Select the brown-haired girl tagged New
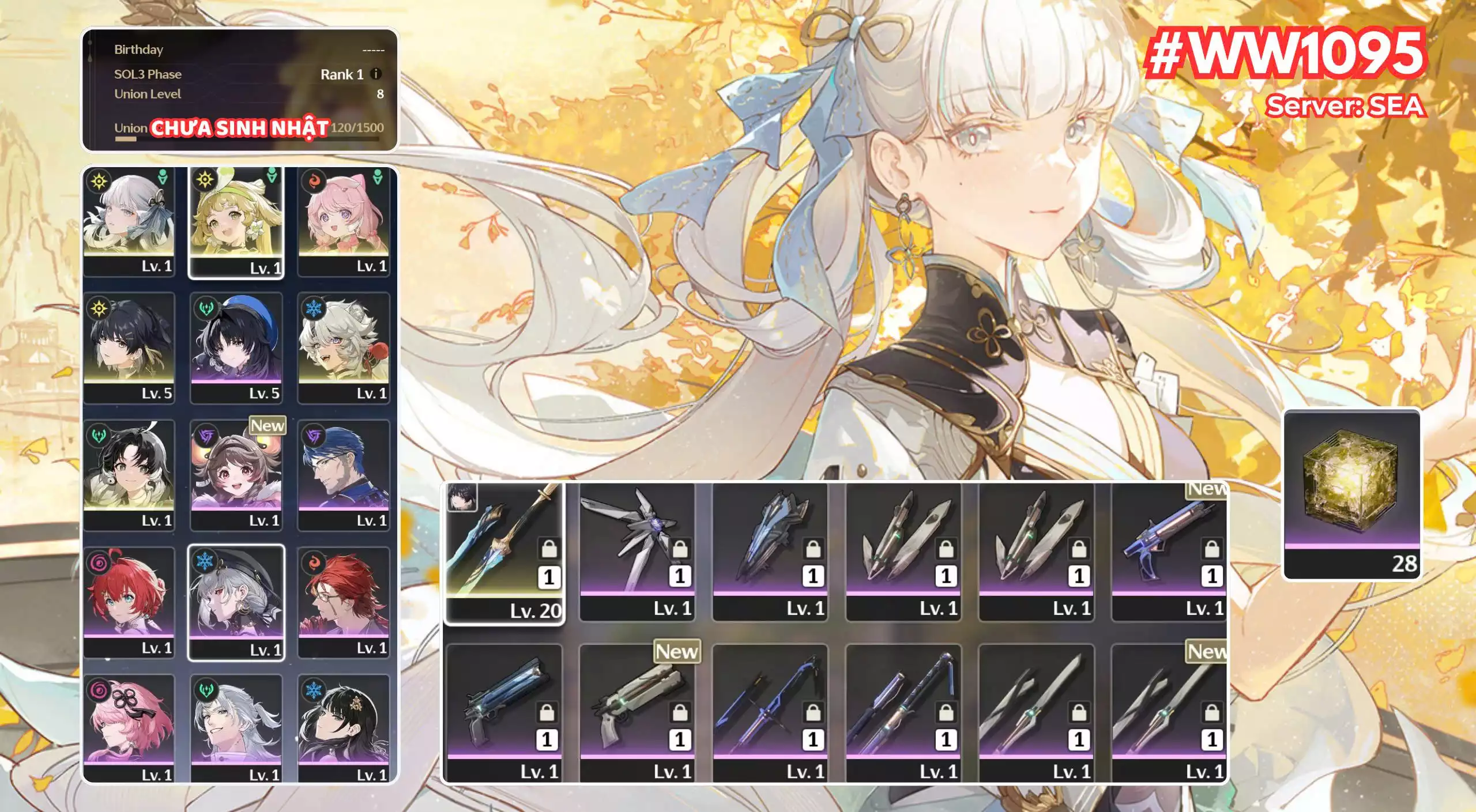The height and width of the screenshot is (812, 1476). pyautogui.click(x=236, y=475)
